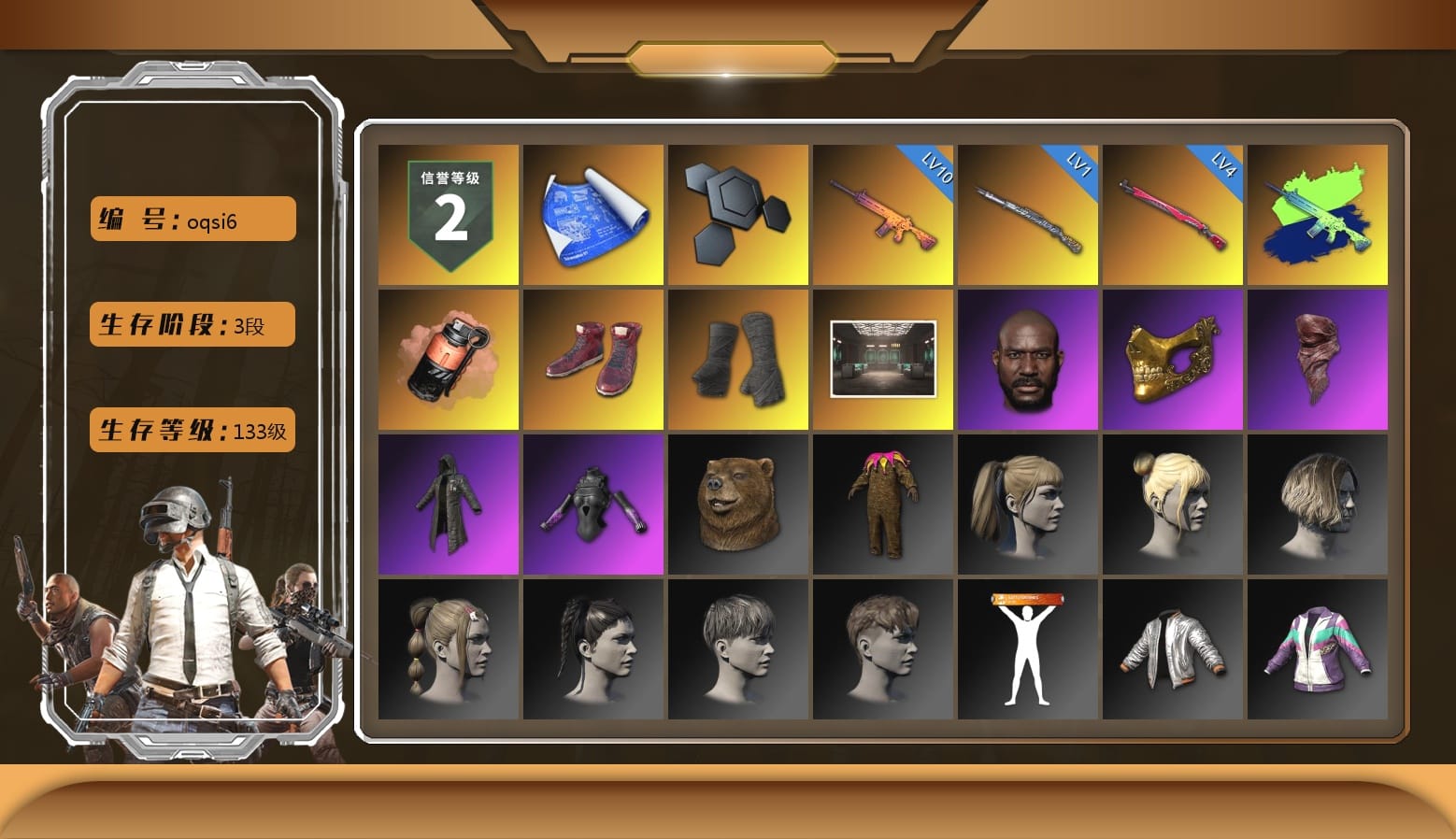Viewport: 1456px width, 839px height.
Task: Click the 编号 oqsi6 account label
Action: point(191,218)
